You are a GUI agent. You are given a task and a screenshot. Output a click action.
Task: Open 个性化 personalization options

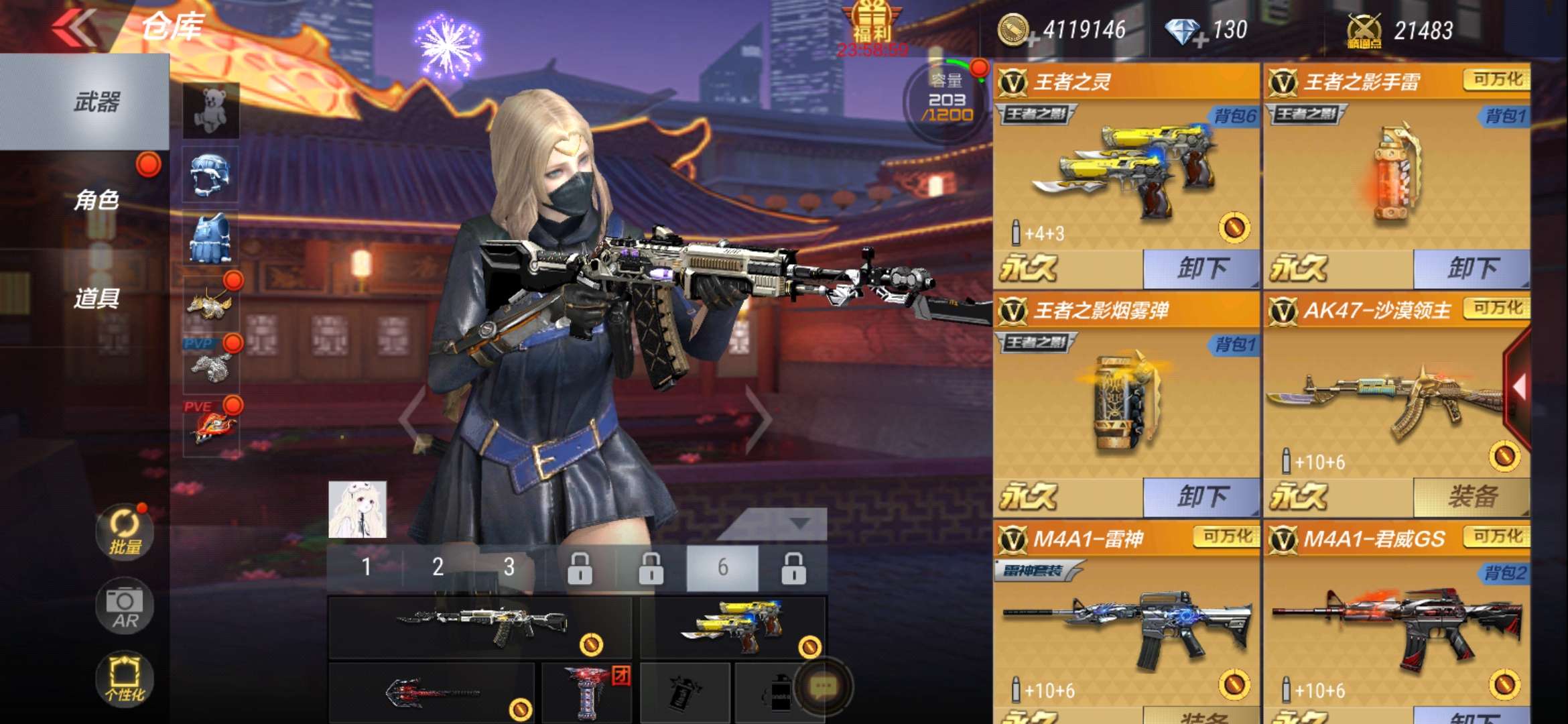125,678
